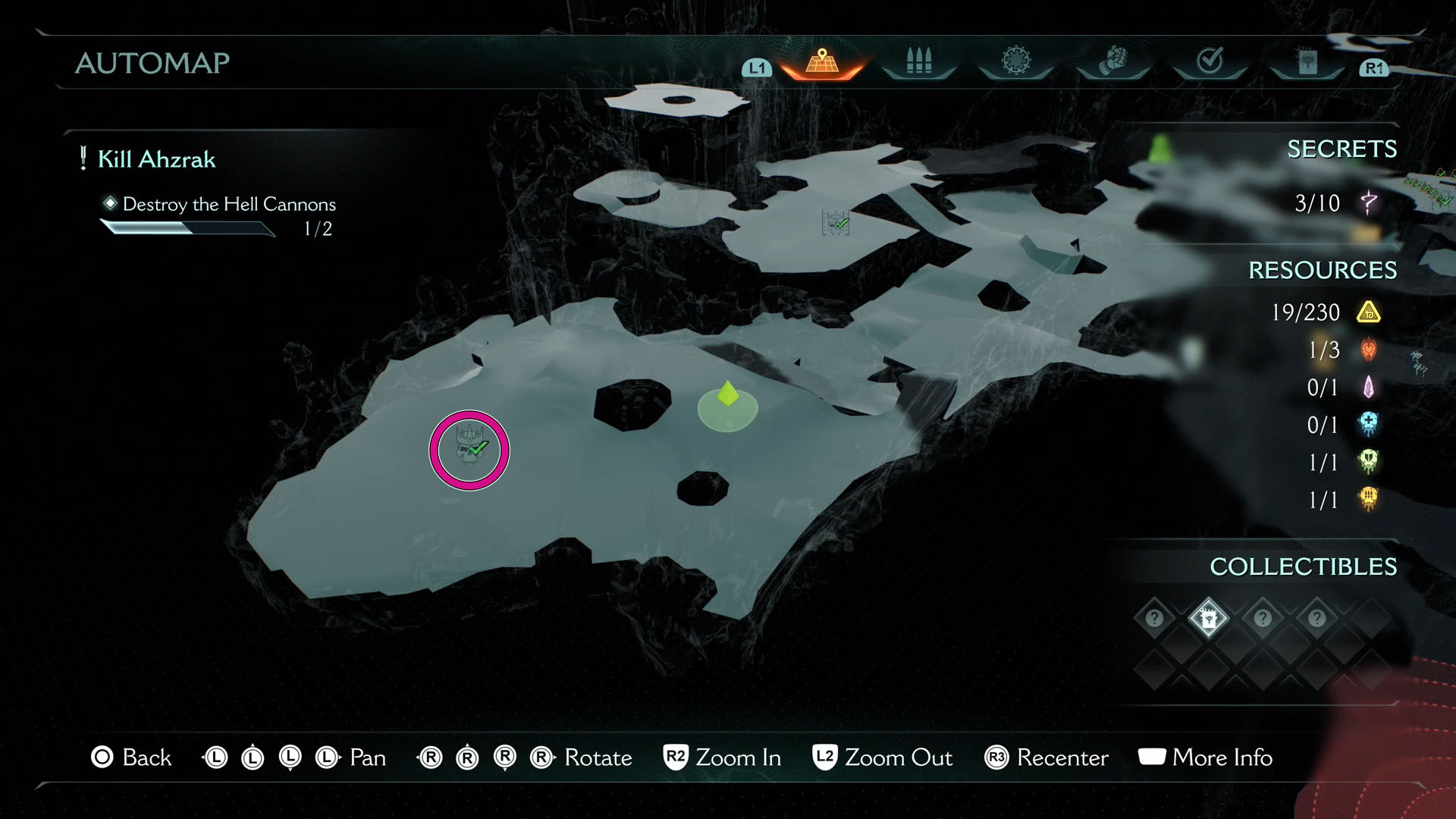The image size is (1456, 819).
Task: Click the Back button at bottom left
Action: pyautogui.click(x=132, y=758)
